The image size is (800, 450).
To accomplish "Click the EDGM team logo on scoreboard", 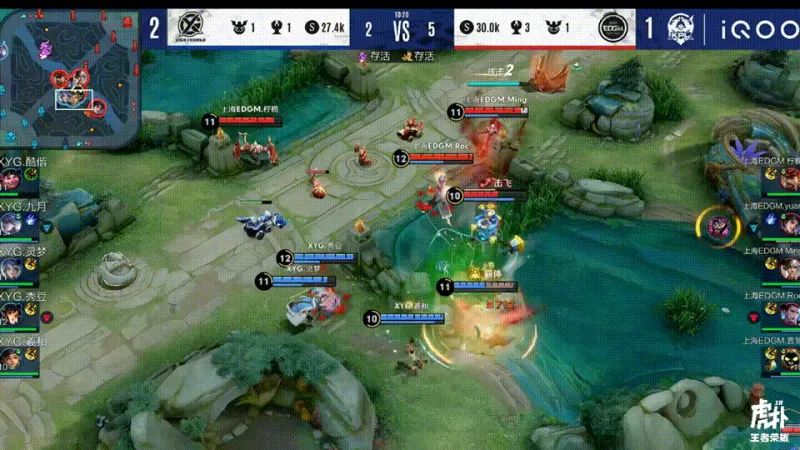I will click(612, 27).
